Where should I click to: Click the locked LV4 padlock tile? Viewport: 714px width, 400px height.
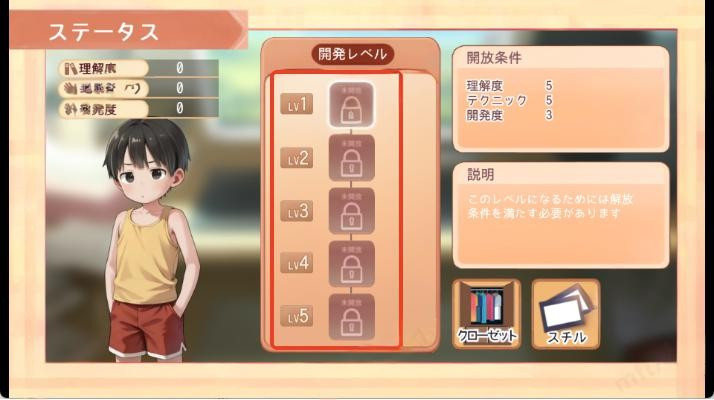tap(351, 264)
